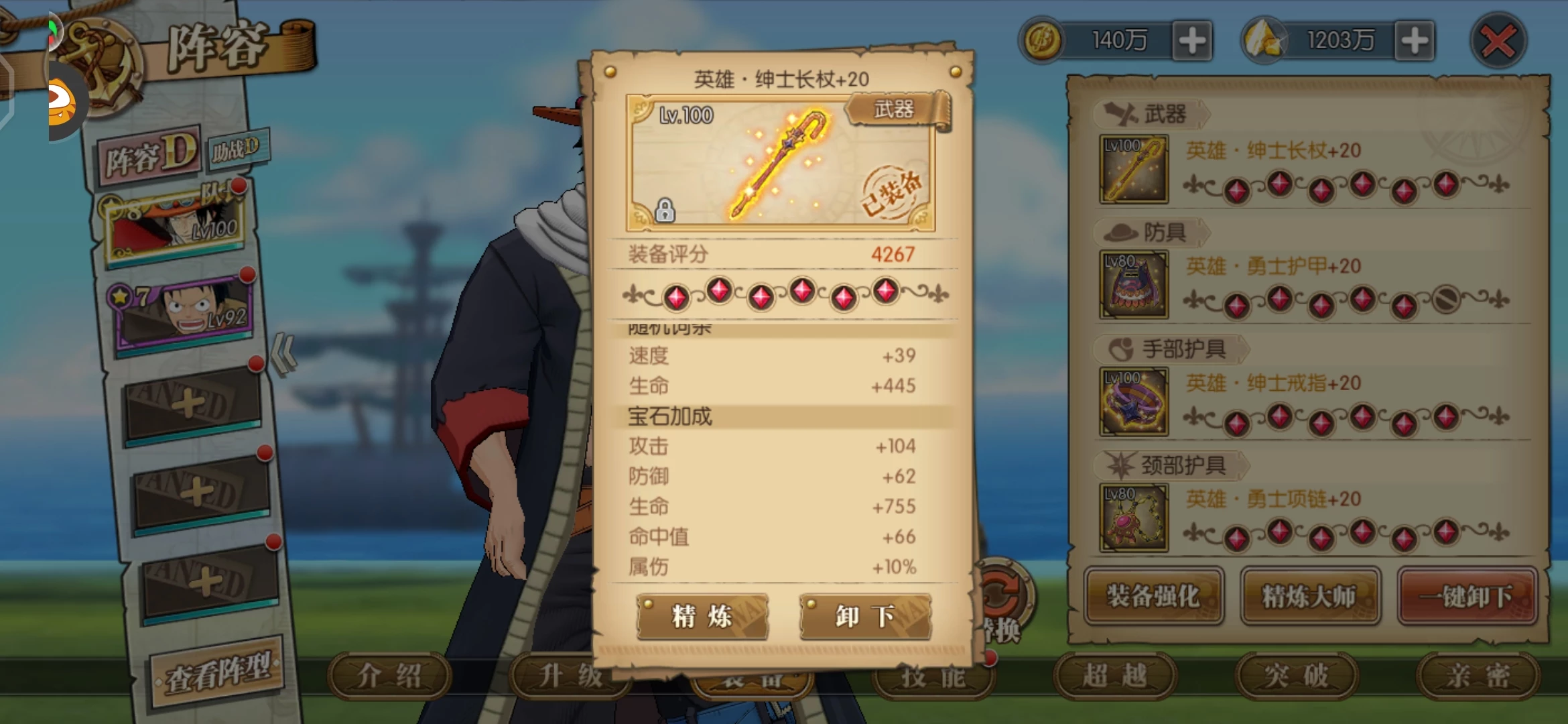Switch to the 介绍 introduction tab
This screenshot has height=724, width=1568.
(389, 676)
